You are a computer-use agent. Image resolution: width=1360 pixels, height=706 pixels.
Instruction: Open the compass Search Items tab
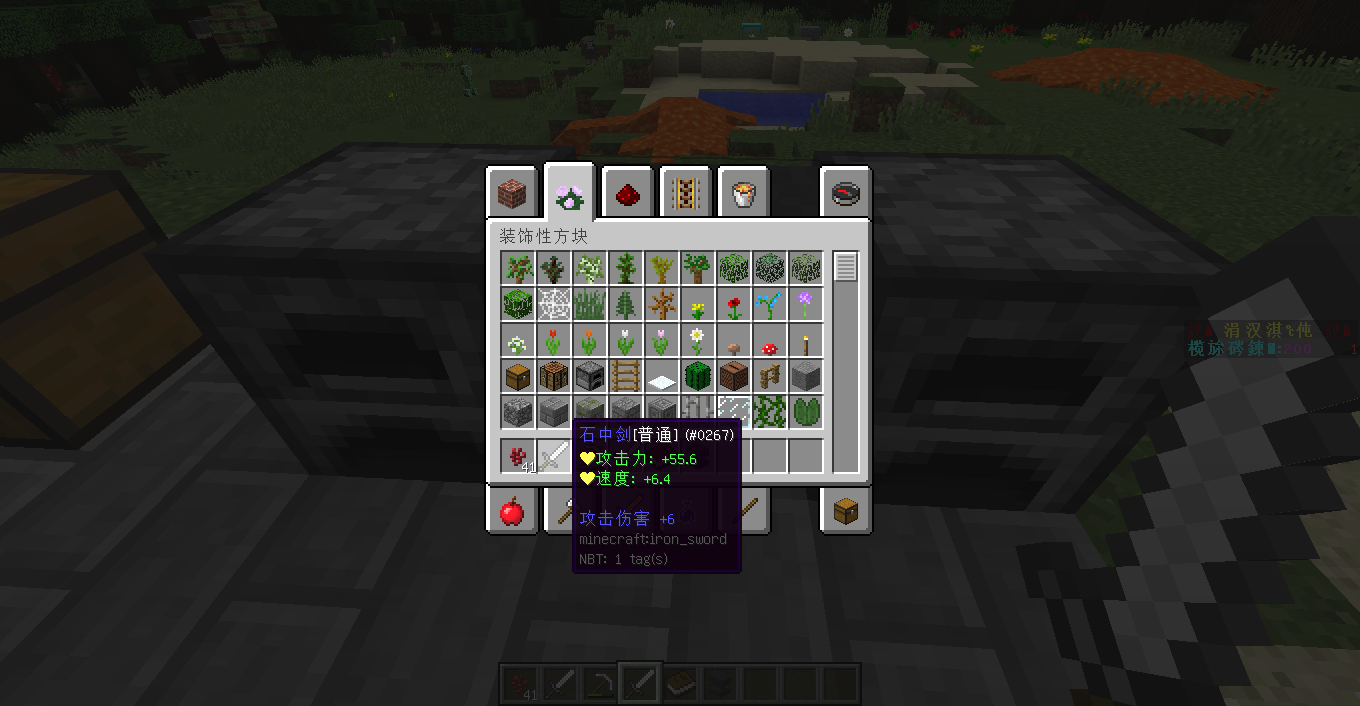(846, 193)
